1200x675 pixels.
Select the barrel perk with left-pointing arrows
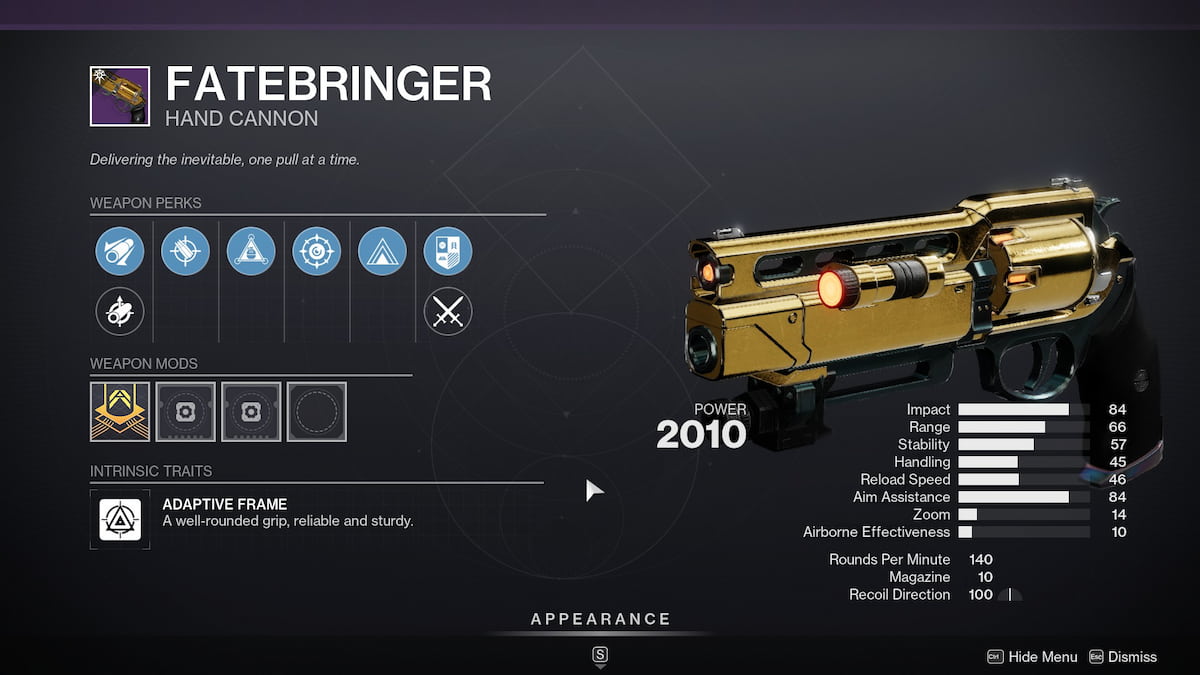pos(120,250)
